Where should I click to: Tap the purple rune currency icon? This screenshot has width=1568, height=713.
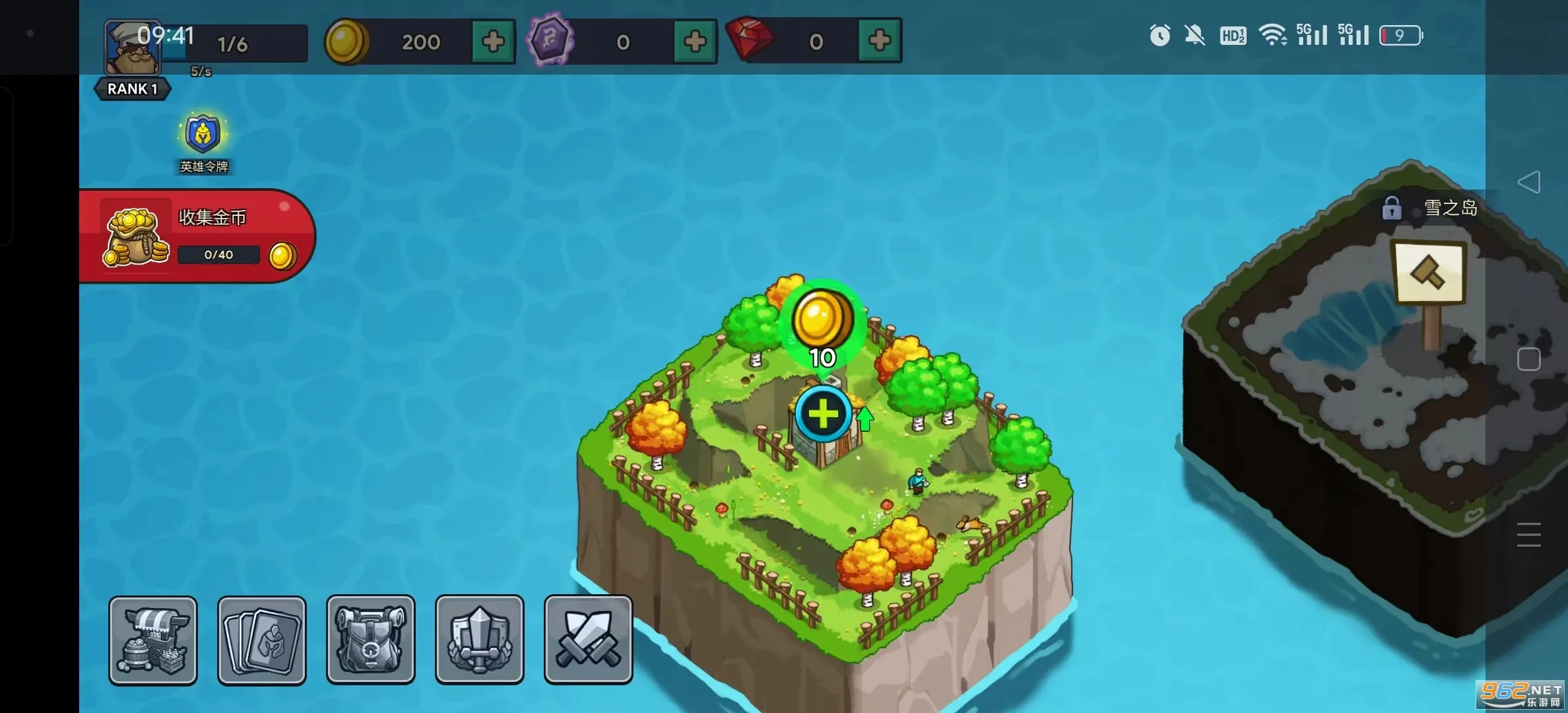549,41
